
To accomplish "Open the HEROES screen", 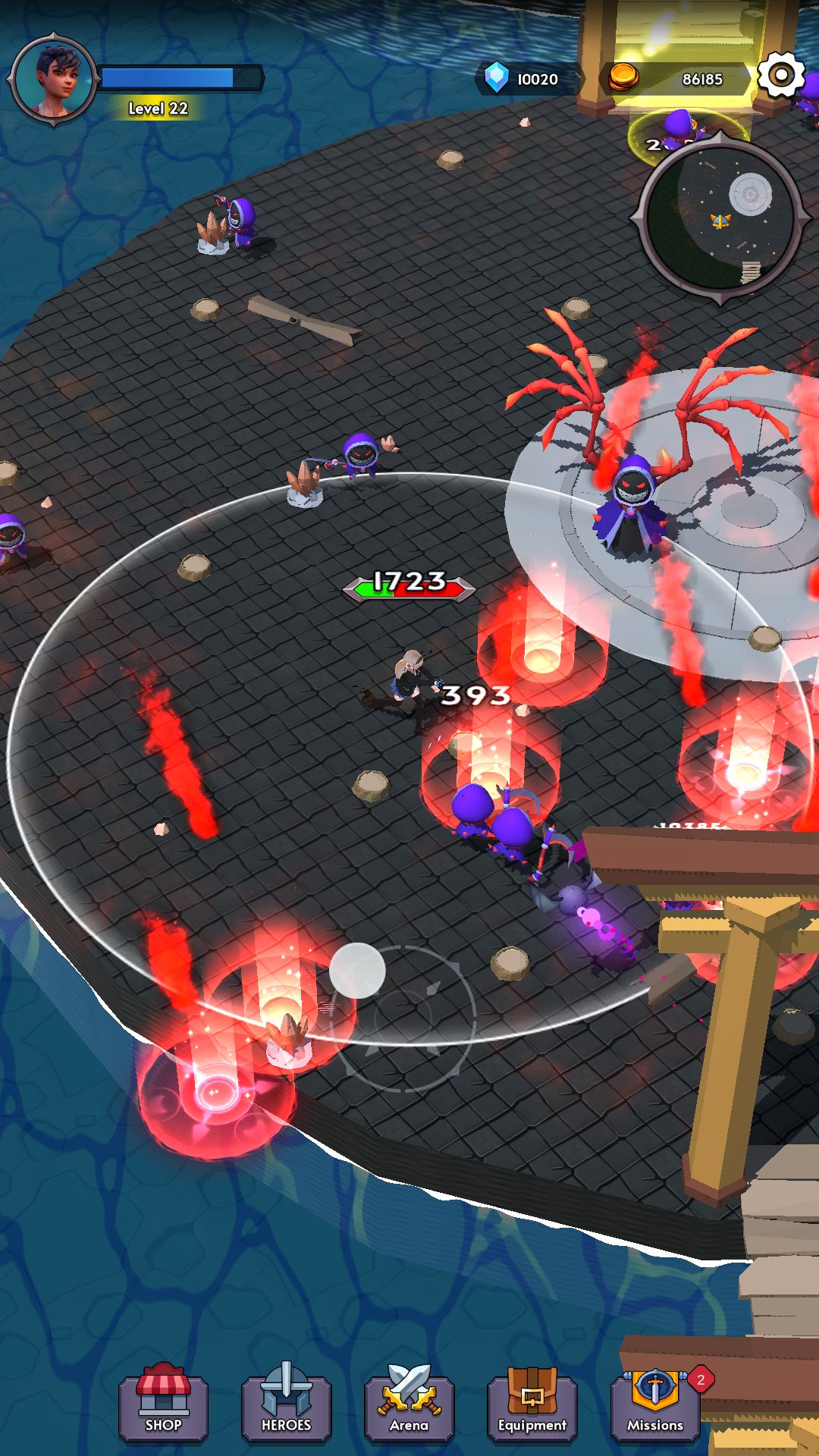I will click(286, 1405).
